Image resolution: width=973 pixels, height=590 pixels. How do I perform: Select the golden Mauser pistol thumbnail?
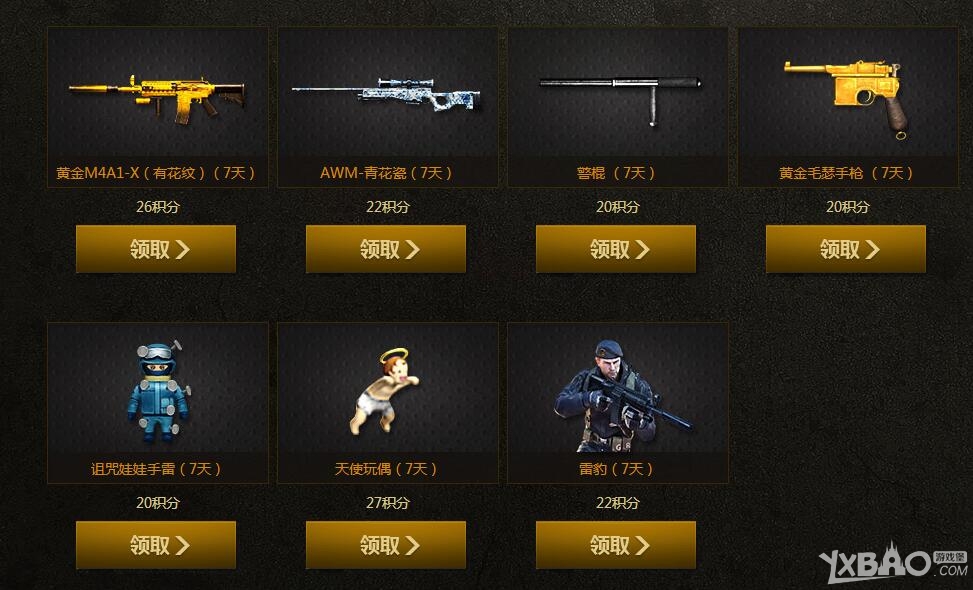pos(848,94)
